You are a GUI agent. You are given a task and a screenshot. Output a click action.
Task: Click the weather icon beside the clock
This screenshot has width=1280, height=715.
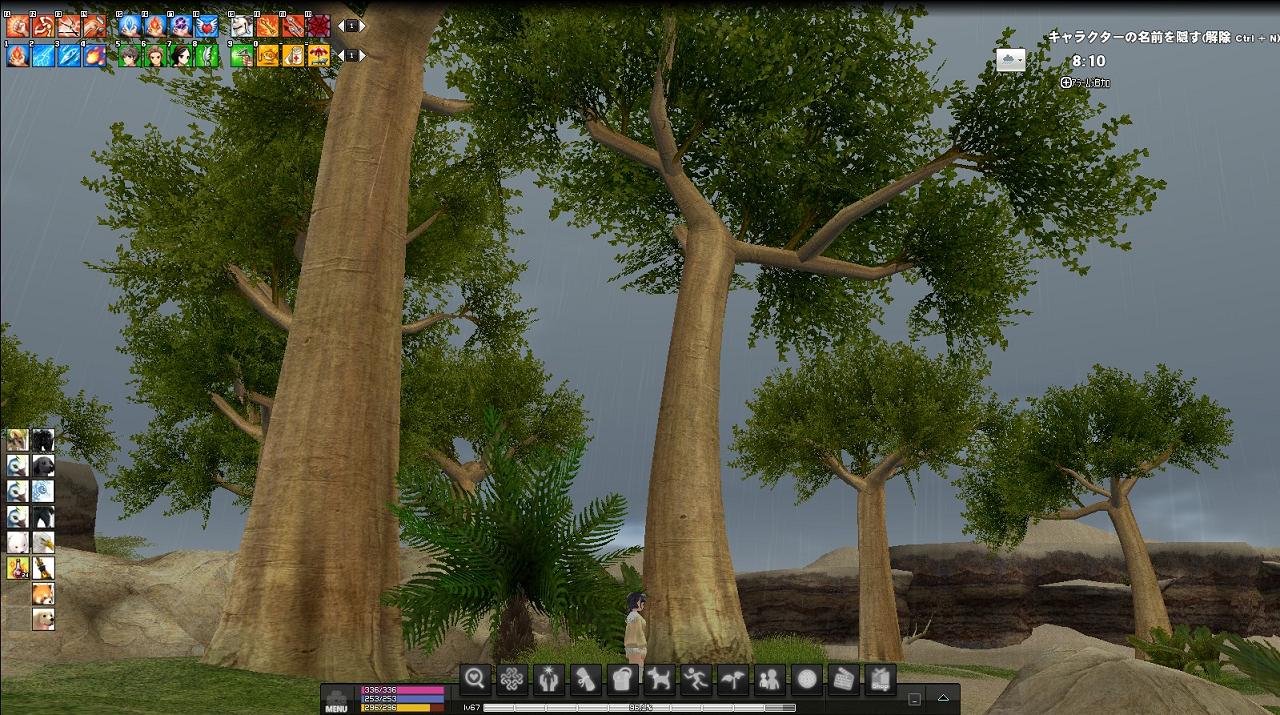(x=1011, y=61)
